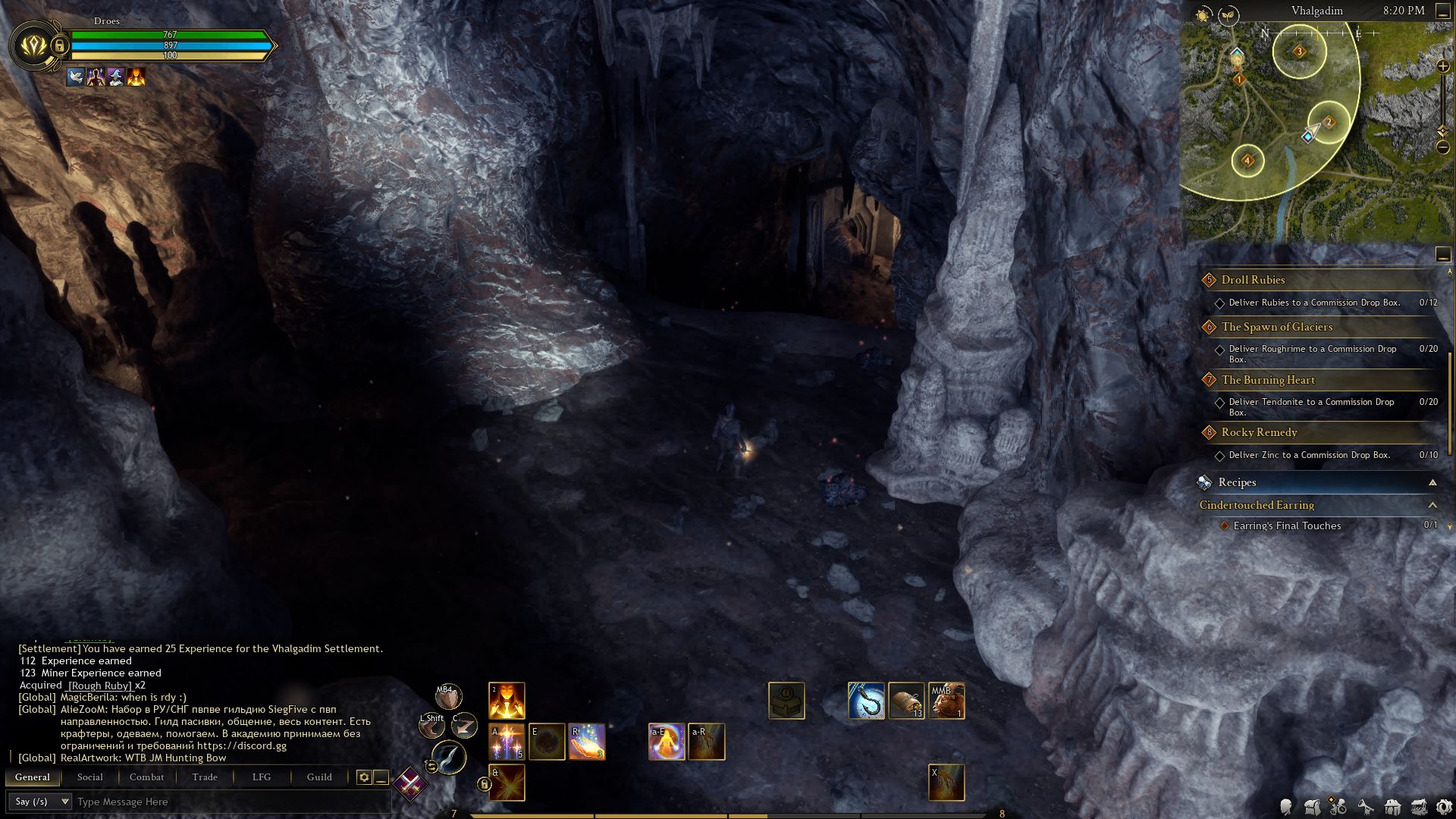Collapse the Recipes tracker section

pyautogui.click(x=1432, y=482)
